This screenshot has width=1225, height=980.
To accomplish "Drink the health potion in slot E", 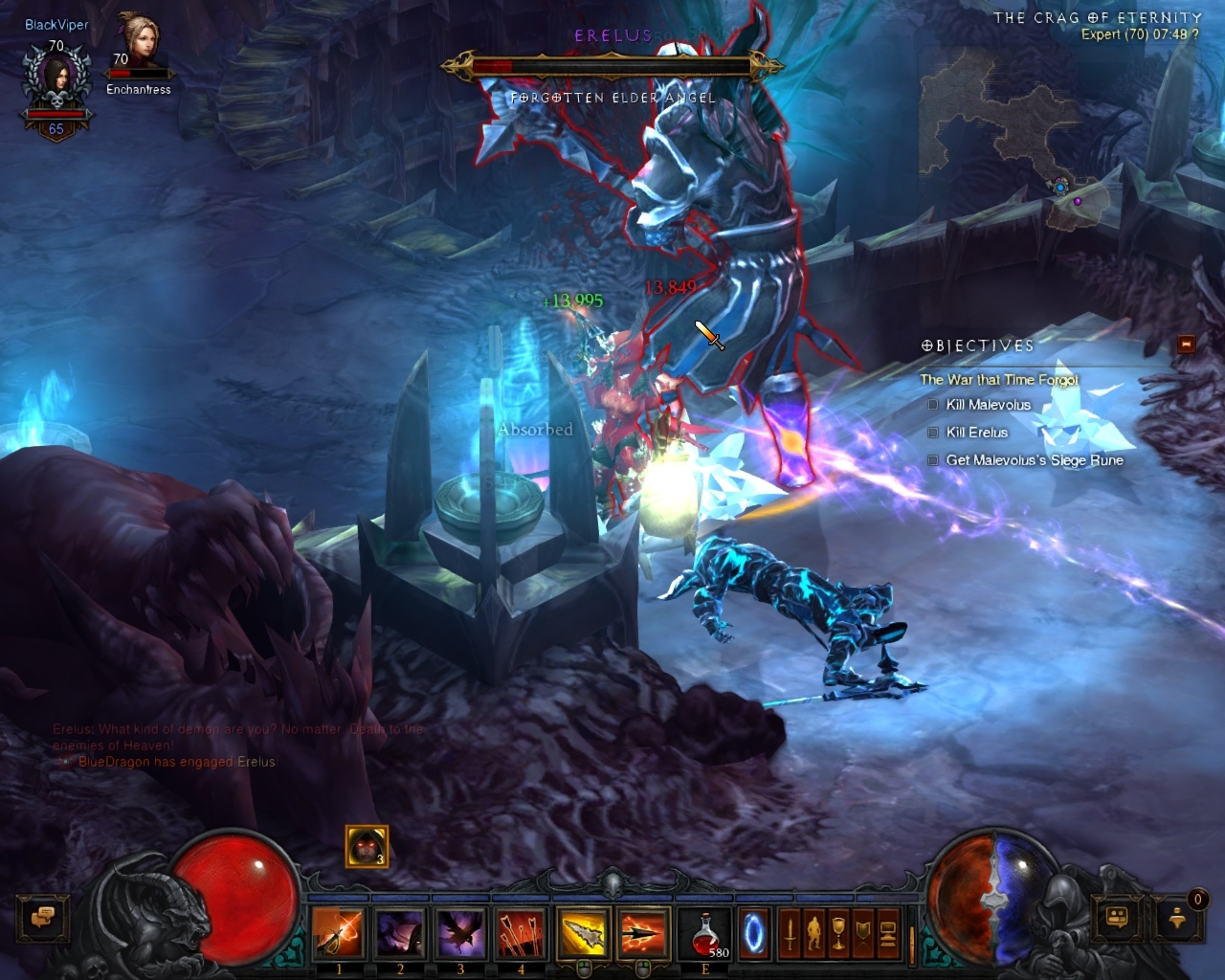I will [x=705, y=933].
